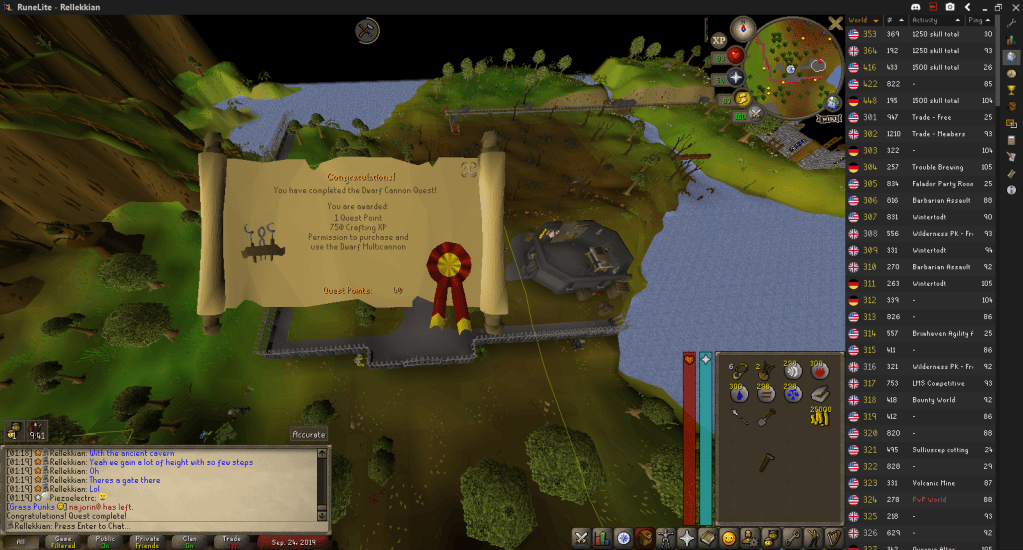This screenshot has width=1023, height=550.
Task: Switch chat filter to Game
Action: [x=63, y=541]
